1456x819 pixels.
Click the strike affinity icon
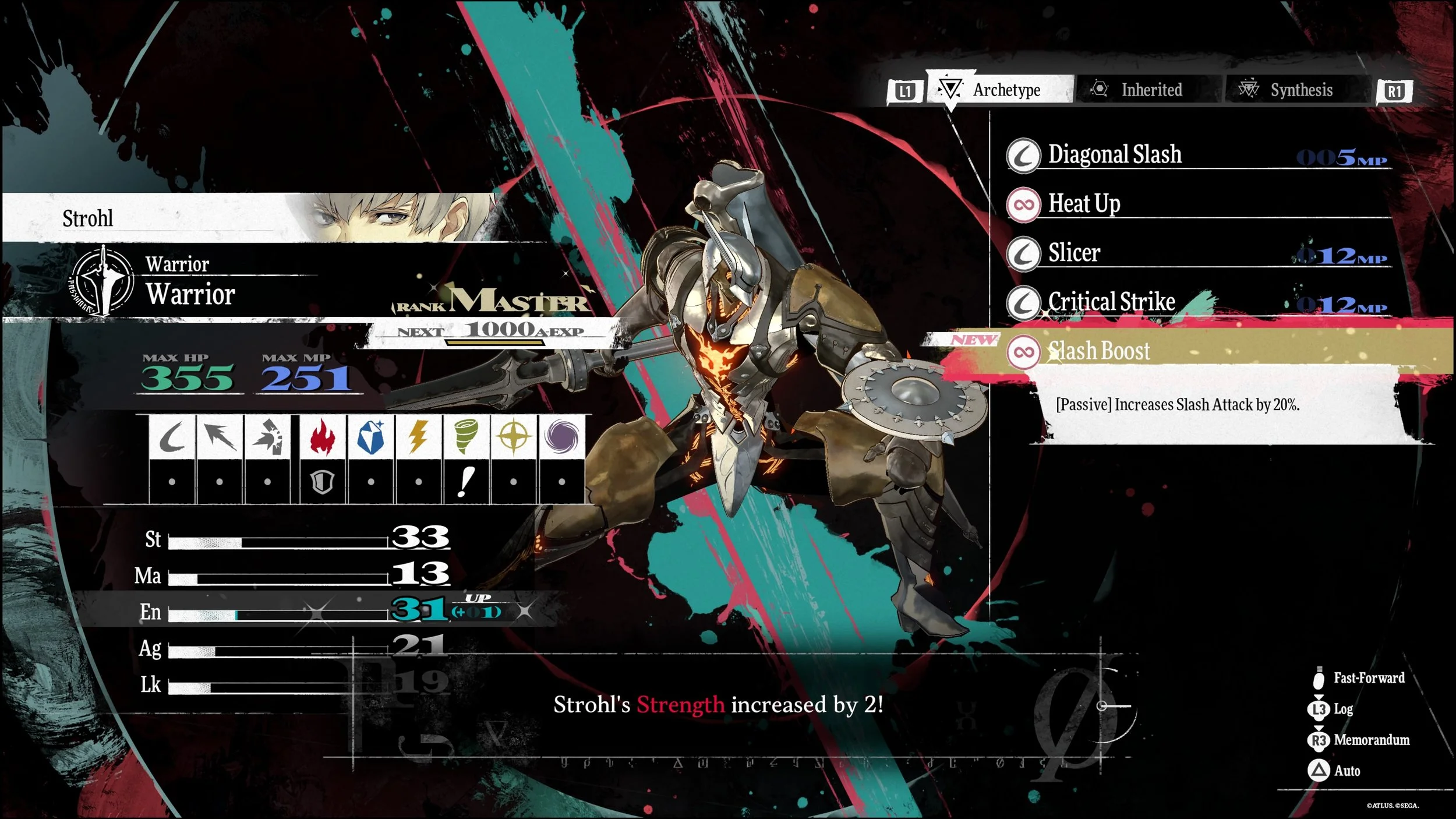(267, 437)
